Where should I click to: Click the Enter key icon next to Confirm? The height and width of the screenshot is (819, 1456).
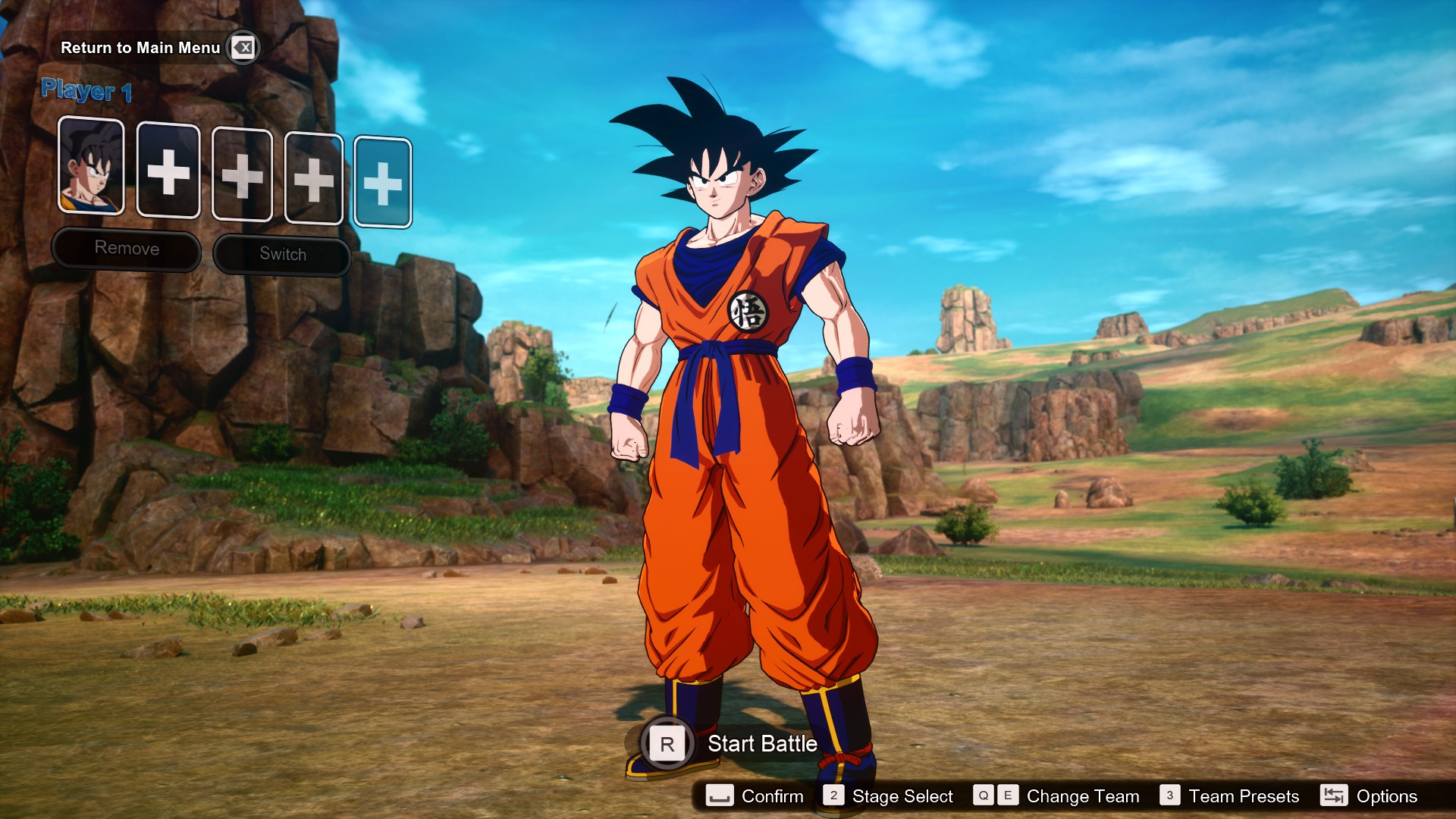pos(720,796)
